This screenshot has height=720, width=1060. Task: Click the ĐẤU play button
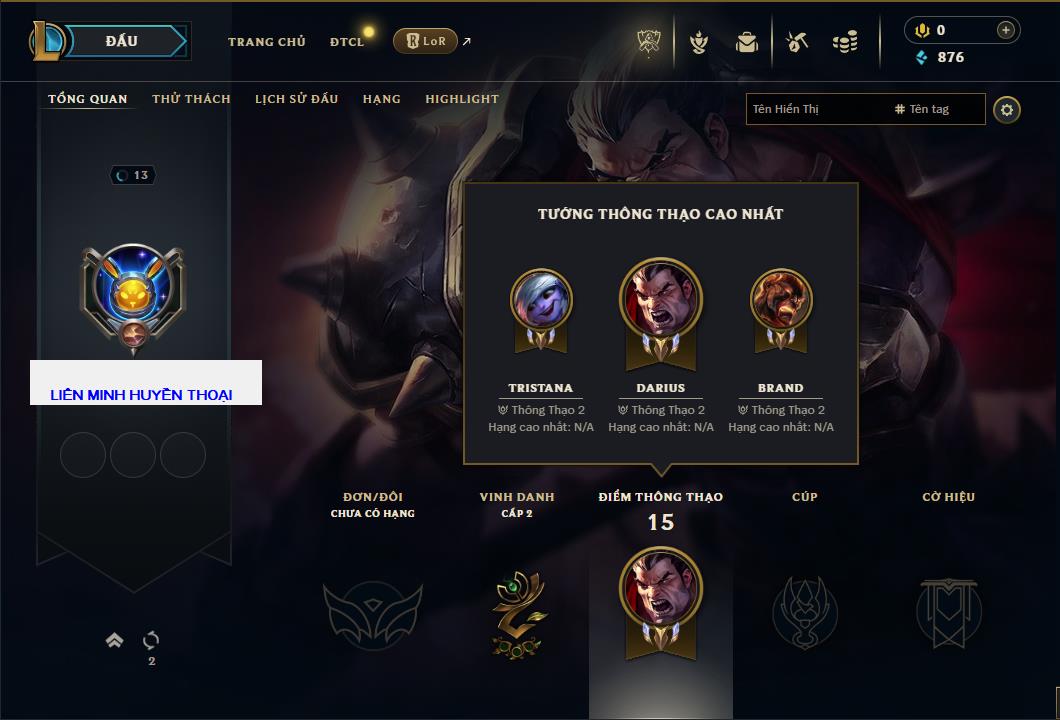(121, 41)
